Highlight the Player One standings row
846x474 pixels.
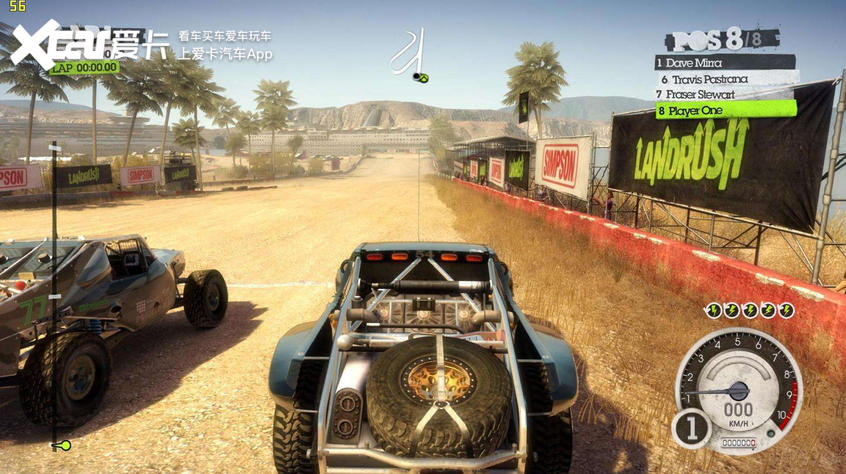point(726,110)
